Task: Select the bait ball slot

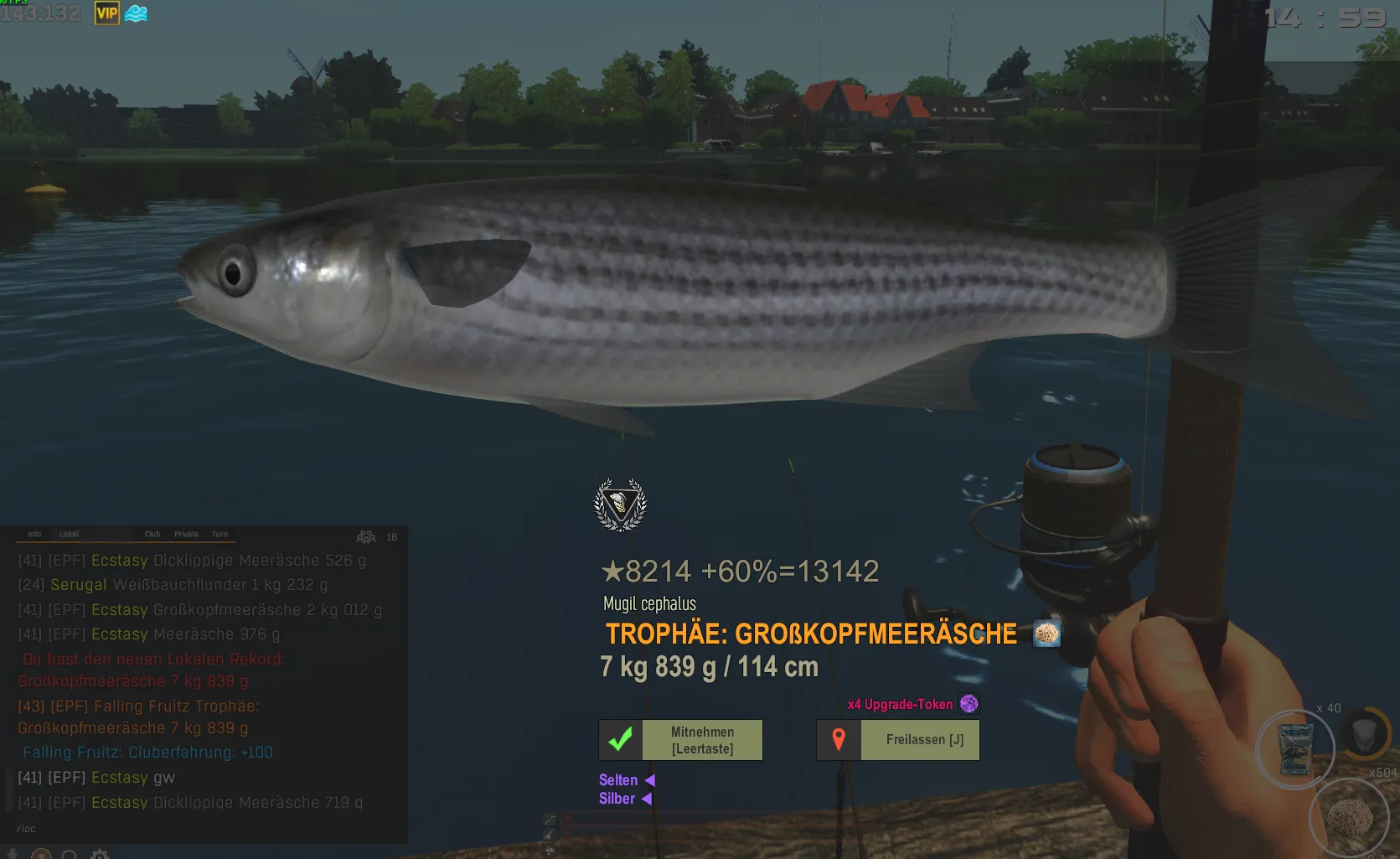Action: tap(1349, 817)
